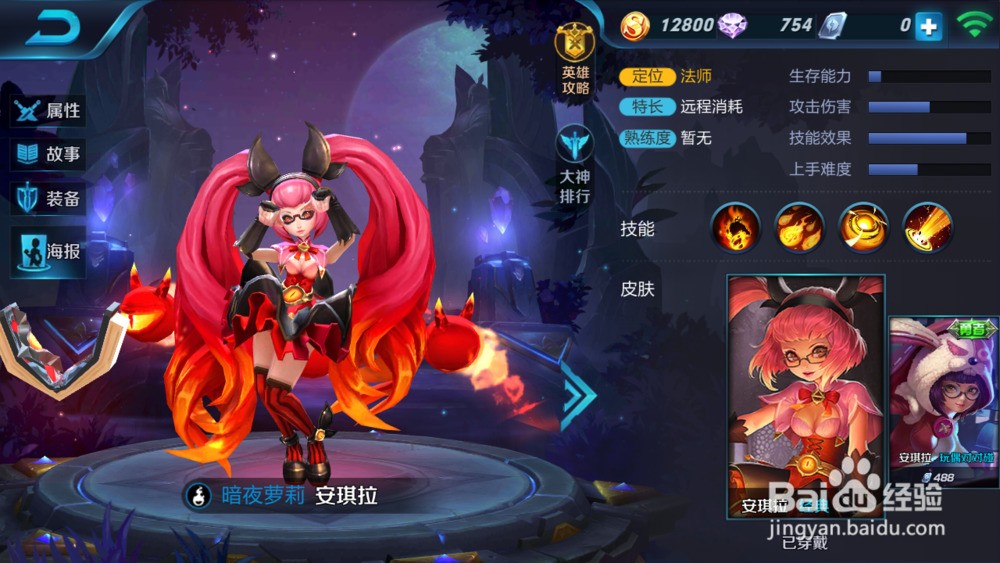Viewport: 1000px width, 563px height.
Task: Show the 装备 equipment tab
Action: coord(50,199)
